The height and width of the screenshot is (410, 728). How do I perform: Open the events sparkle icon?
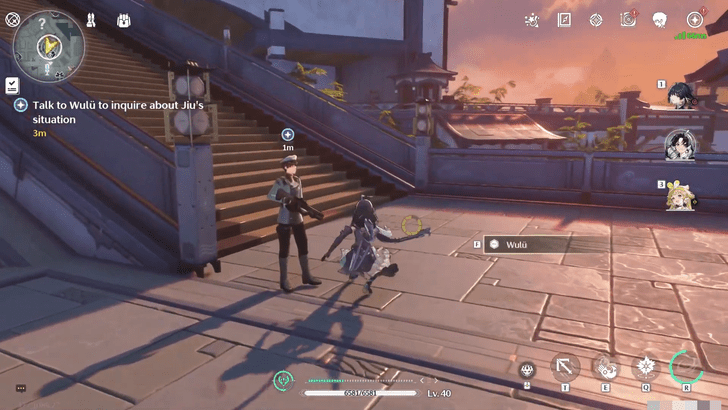point(532,19)
